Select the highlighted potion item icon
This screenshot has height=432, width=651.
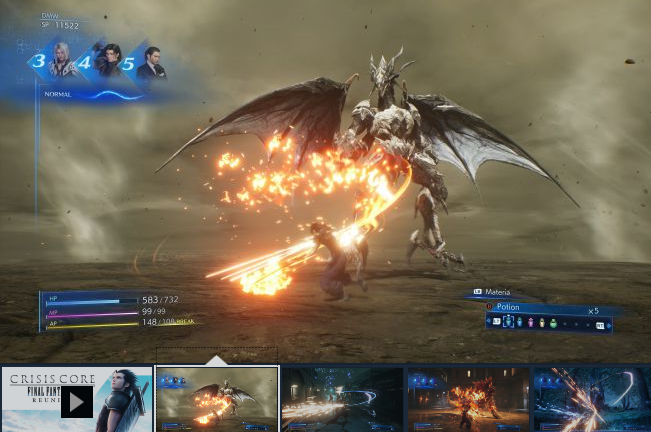(508, 323)
